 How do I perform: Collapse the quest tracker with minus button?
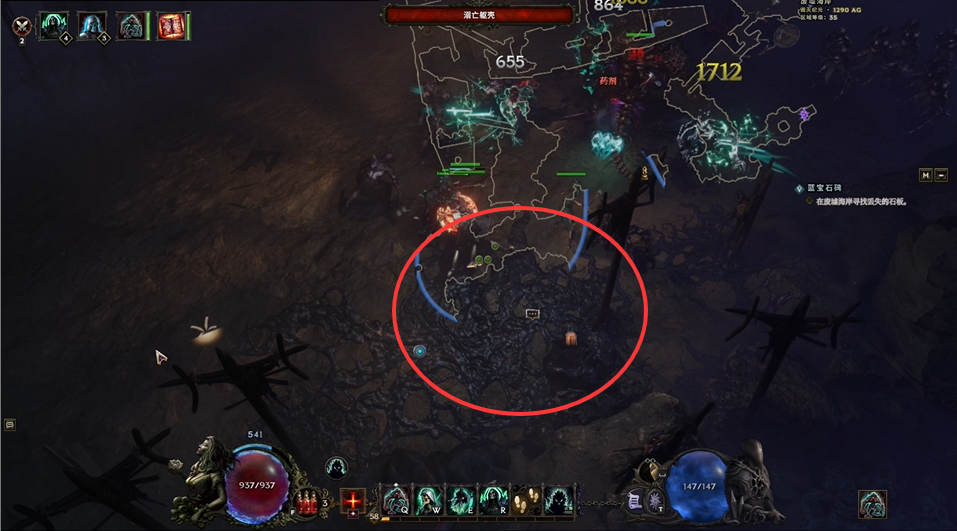tap(941, 176)
